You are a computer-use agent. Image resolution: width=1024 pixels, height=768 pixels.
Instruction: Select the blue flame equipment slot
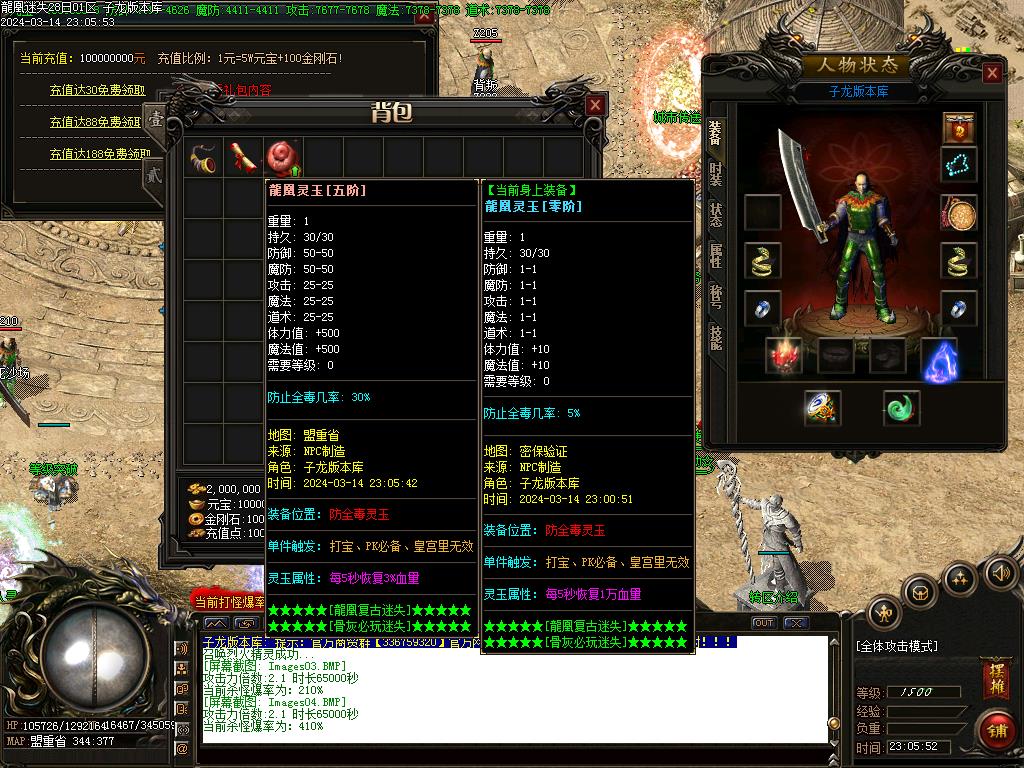coord(939,359)
